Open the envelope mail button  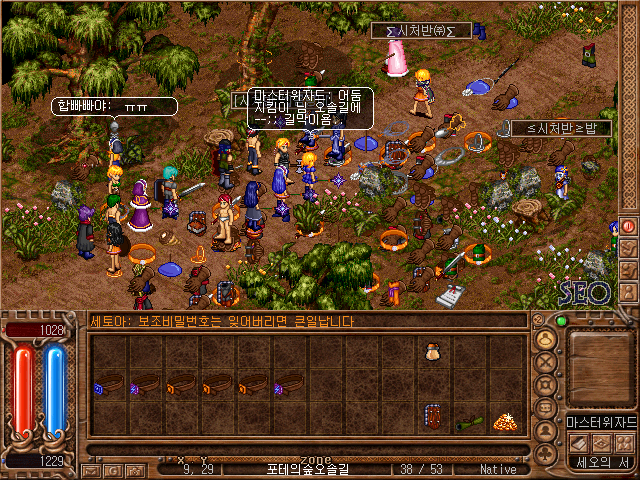[90, 469]
